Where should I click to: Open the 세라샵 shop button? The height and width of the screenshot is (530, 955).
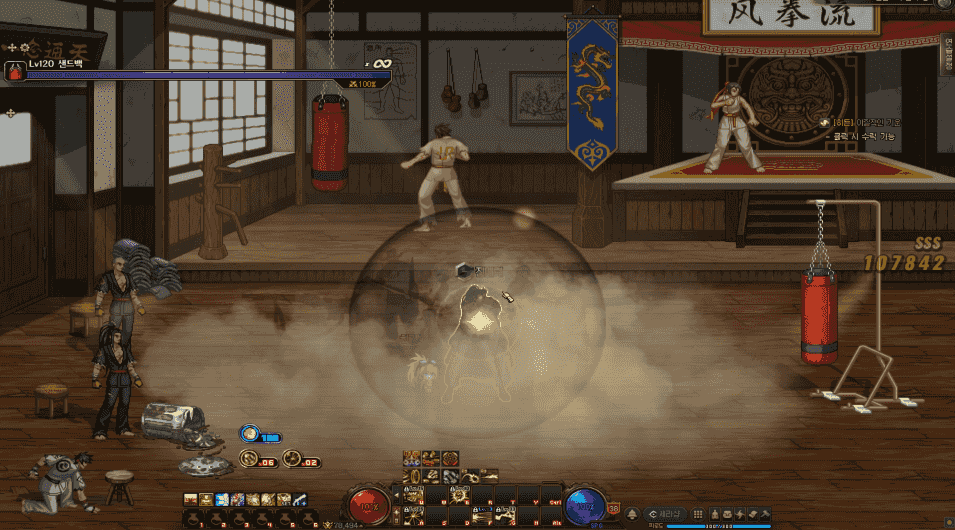point(667,514)
